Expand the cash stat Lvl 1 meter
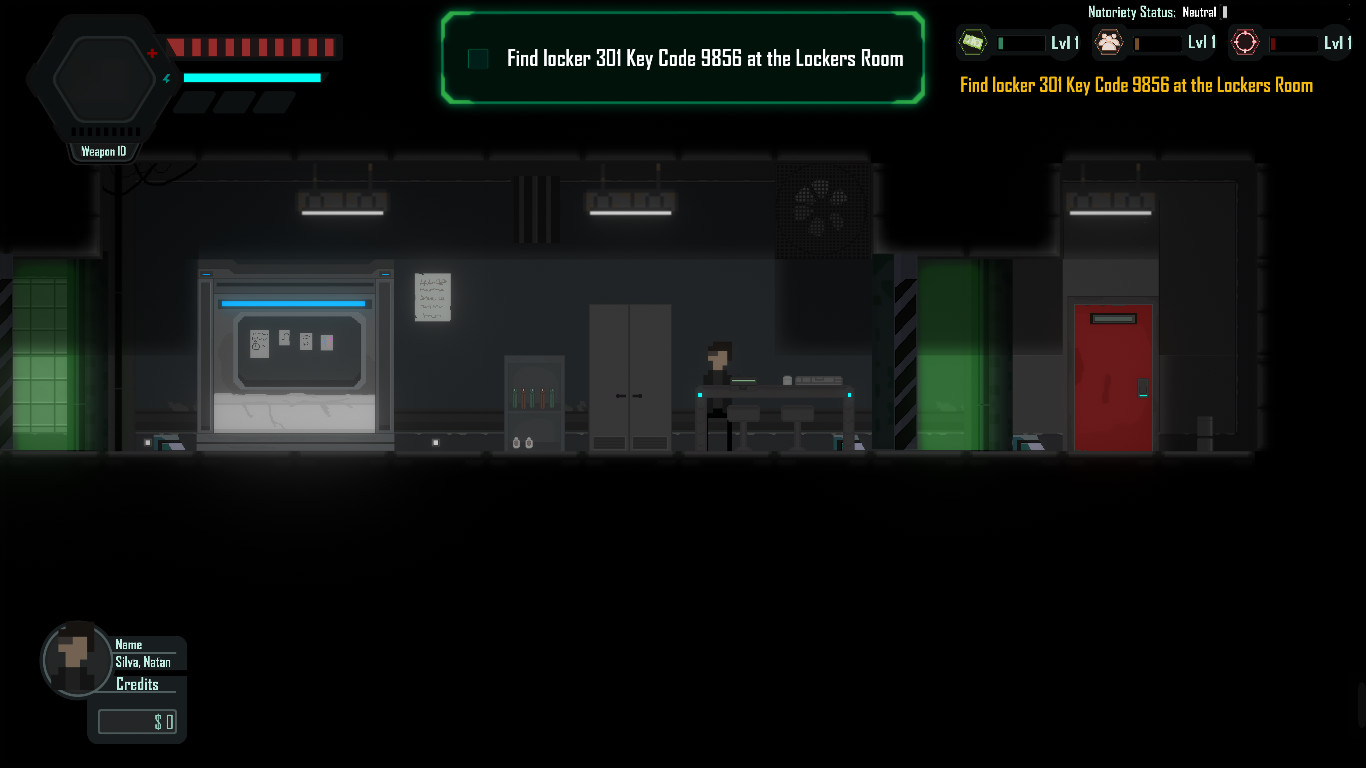This screenshot has width=1366, height=768. [x=1022, y=42]
